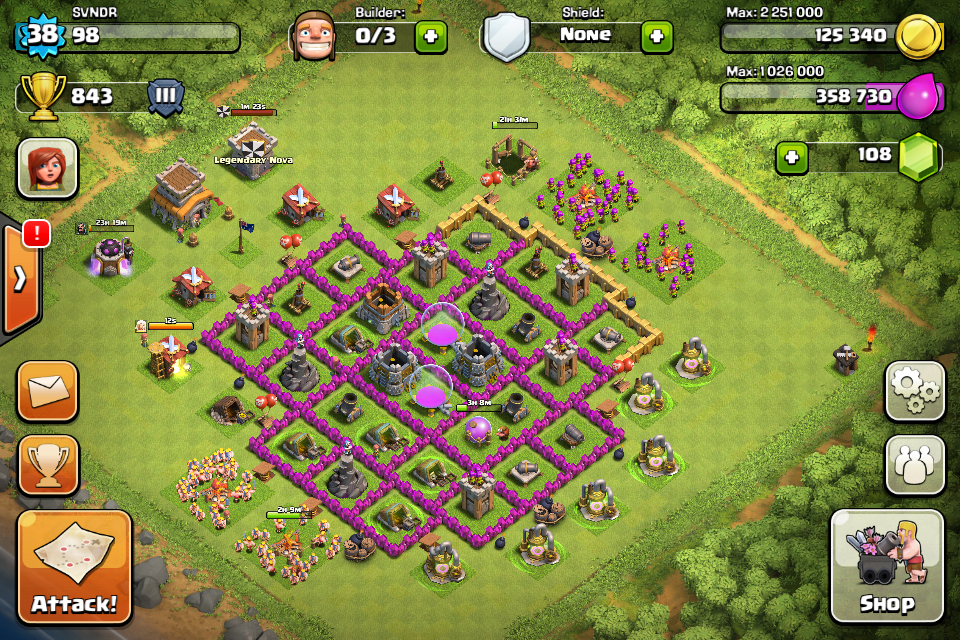This screenshot has width=960, height=640.
Task: Start an attack with the Attack! button
Action: click(x=74, y=567)
